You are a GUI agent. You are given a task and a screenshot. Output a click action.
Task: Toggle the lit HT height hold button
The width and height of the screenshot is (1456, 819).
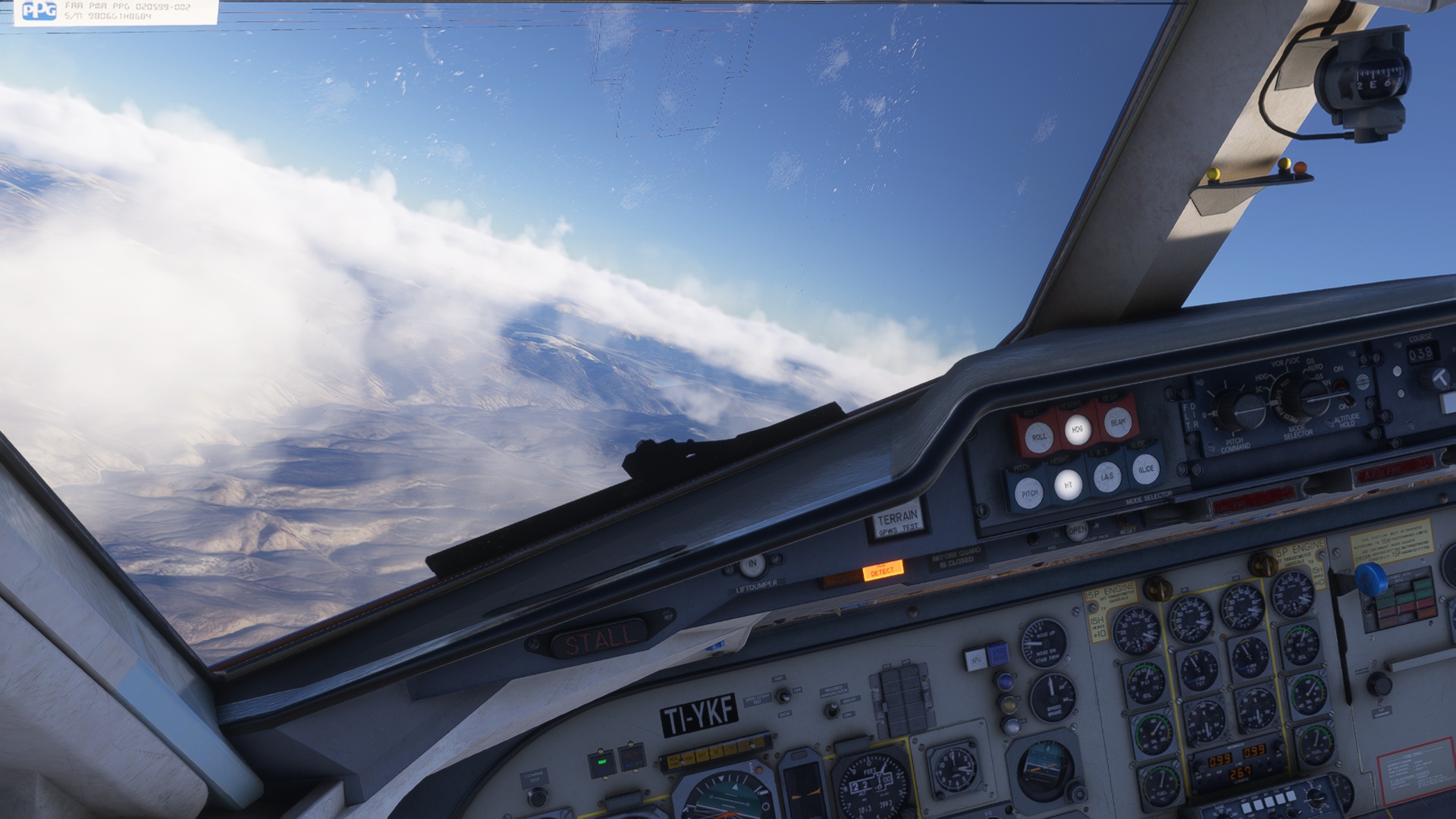click(1068, 485)
